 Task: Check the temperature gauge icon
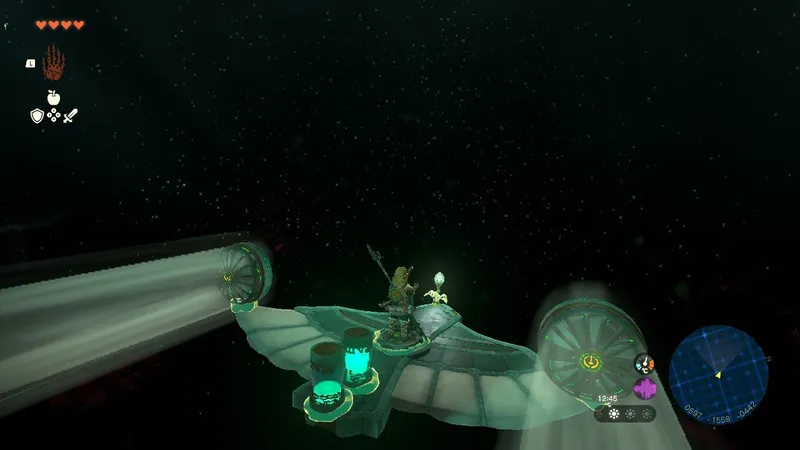coord(645,364)
